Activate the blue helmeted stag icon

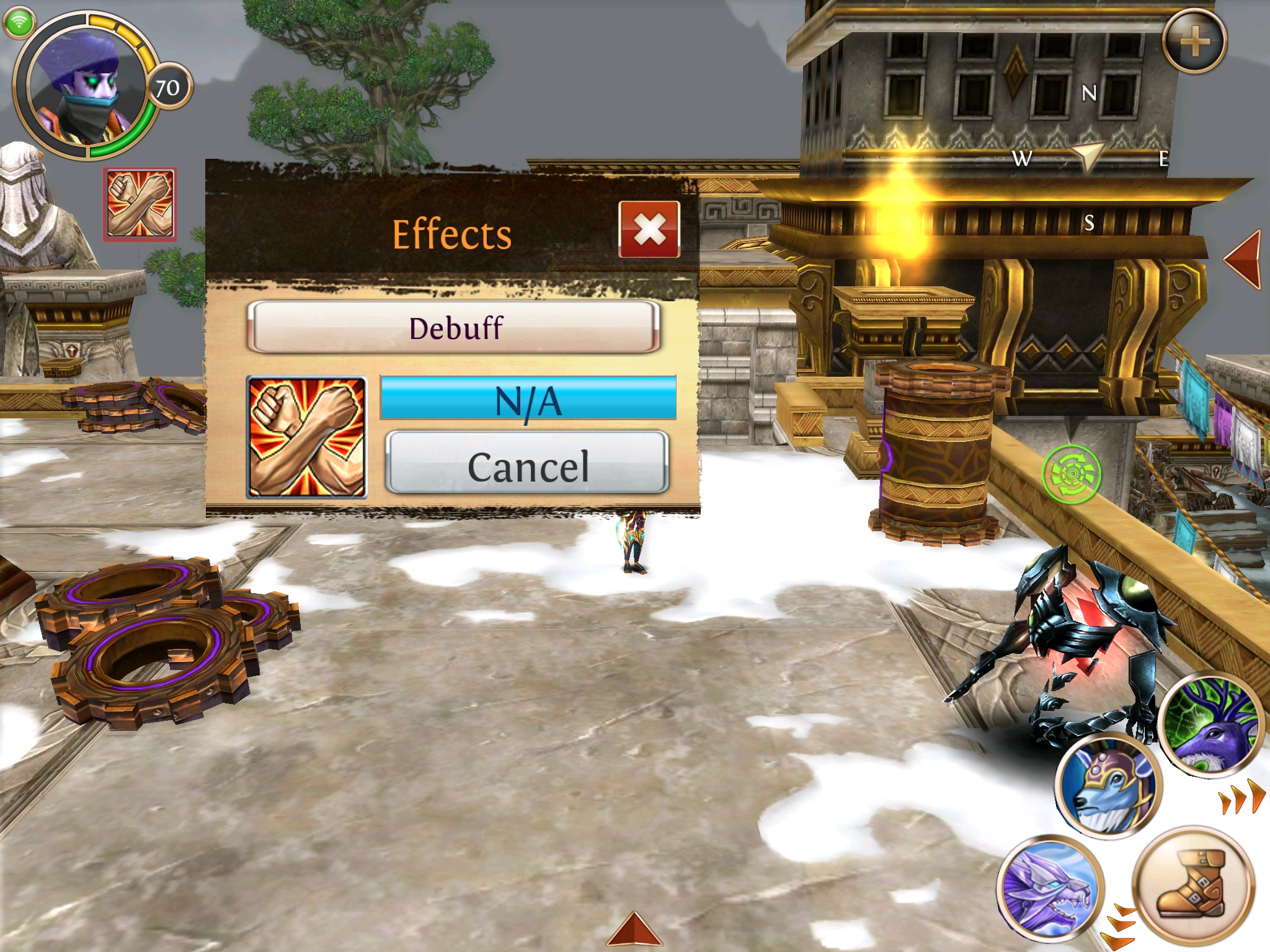tap(1108, 786)
